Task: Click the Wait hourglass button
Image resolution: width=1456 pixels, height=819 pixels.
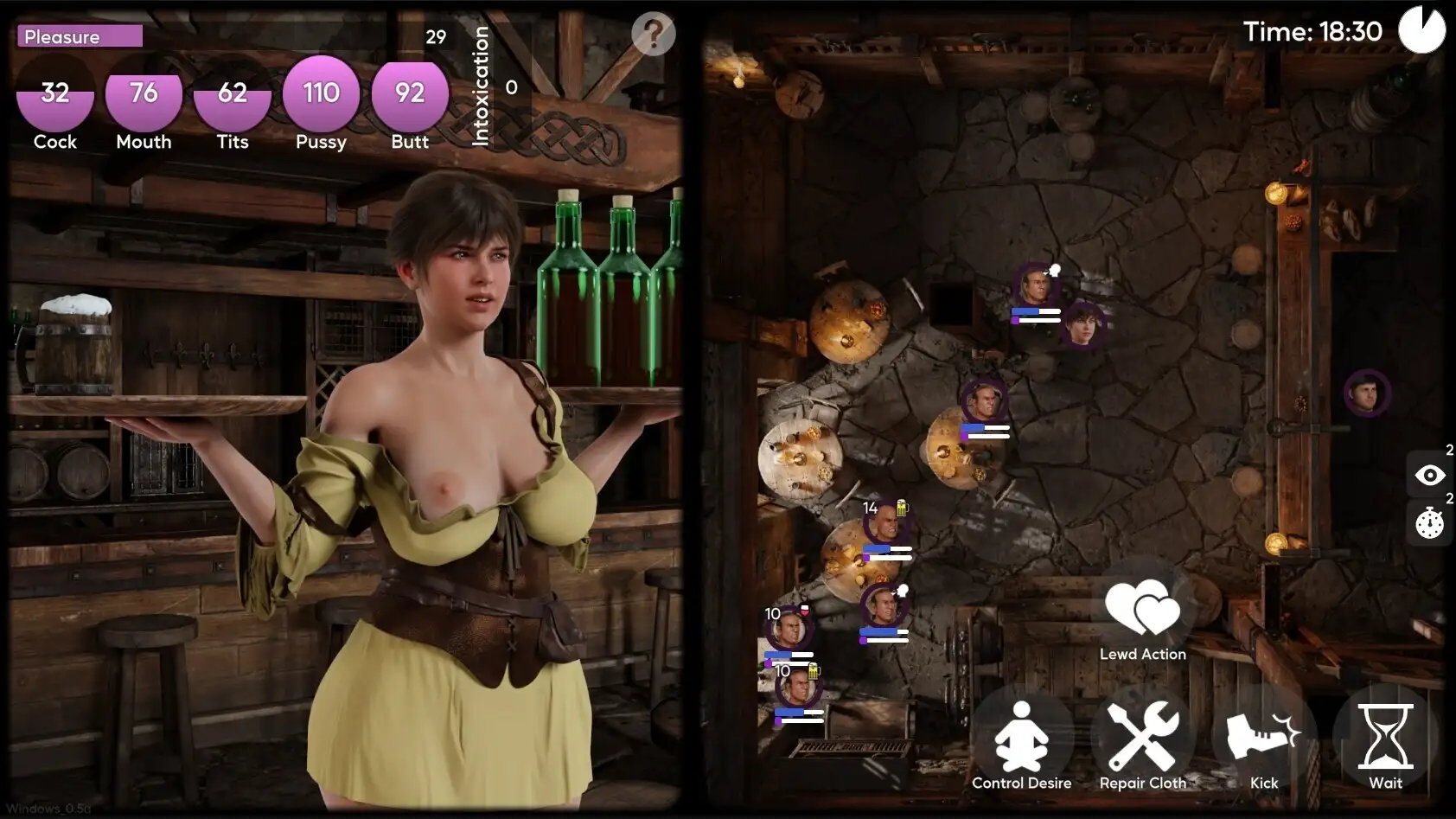Action: pos(1385,738)
